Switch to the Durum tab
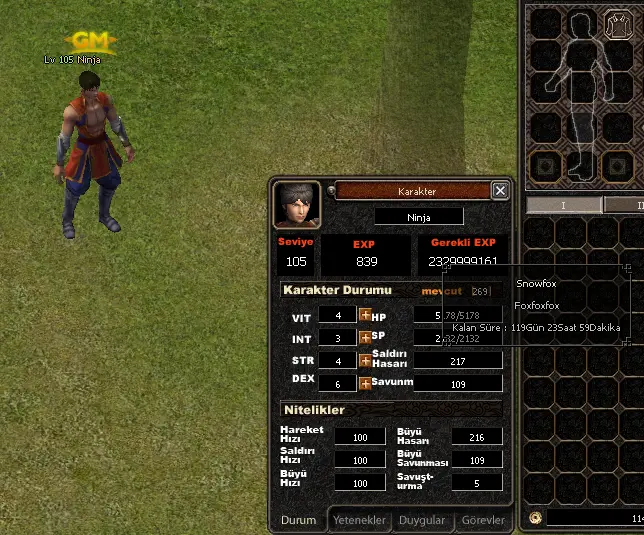 298,520
